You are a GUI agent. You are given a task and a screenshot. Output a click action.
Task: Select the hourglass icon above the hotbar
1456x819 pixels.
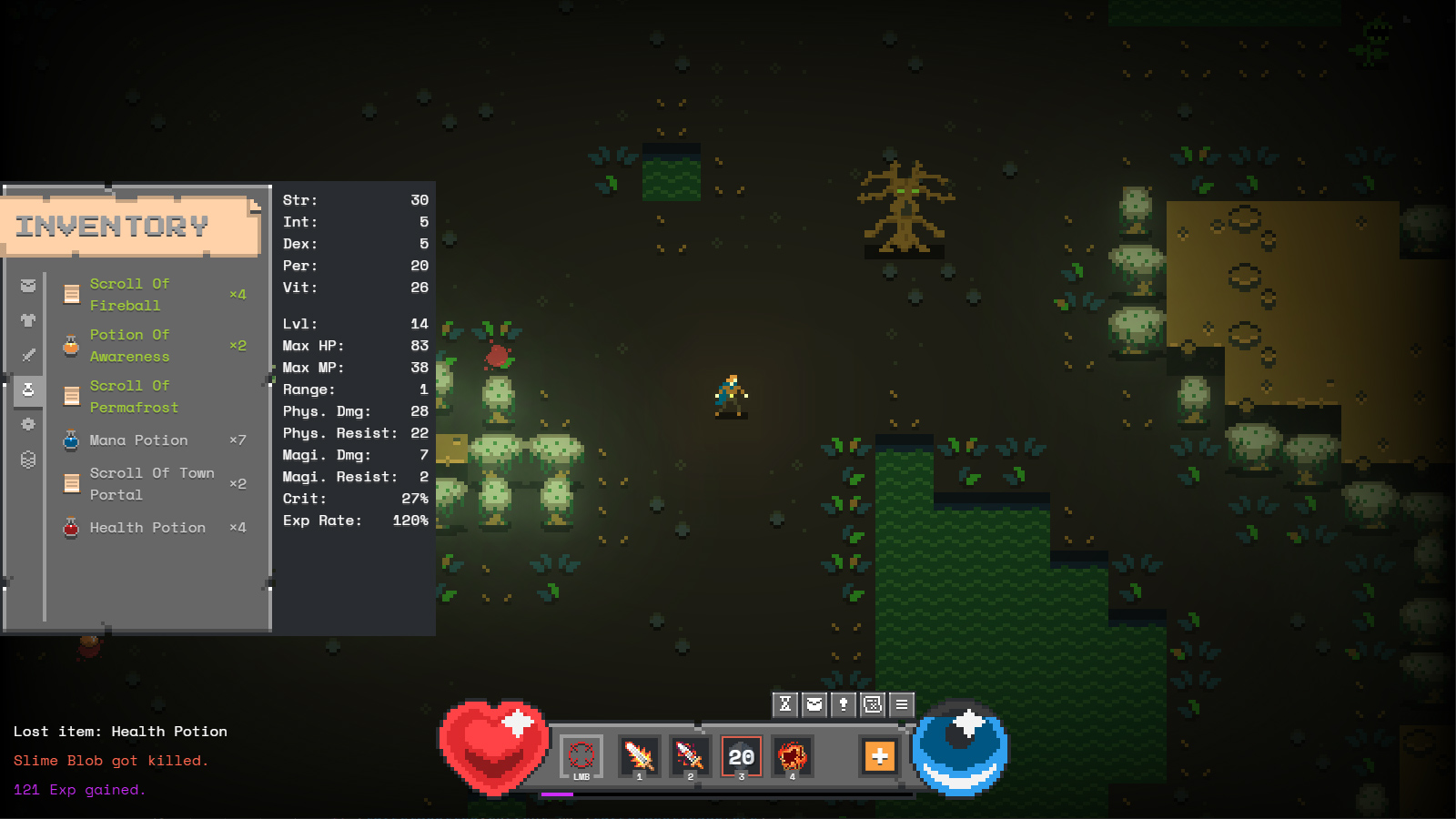coord(784,703)
